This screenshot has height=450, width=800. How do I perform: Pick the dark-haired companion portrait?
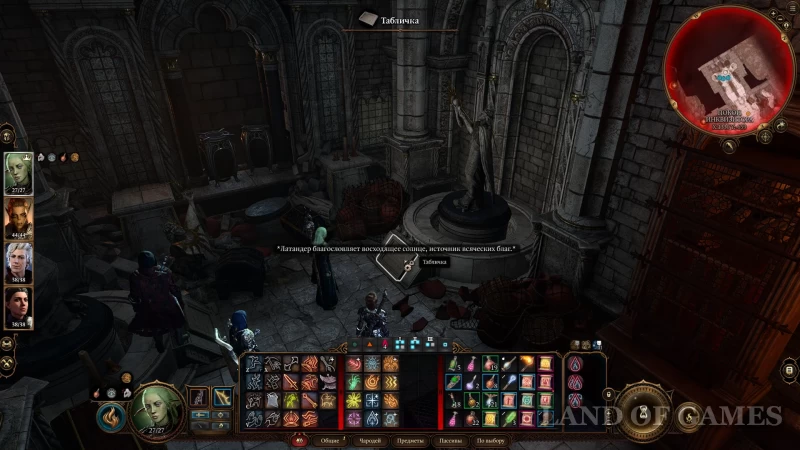pyautogui.click(x=19, y=307)
